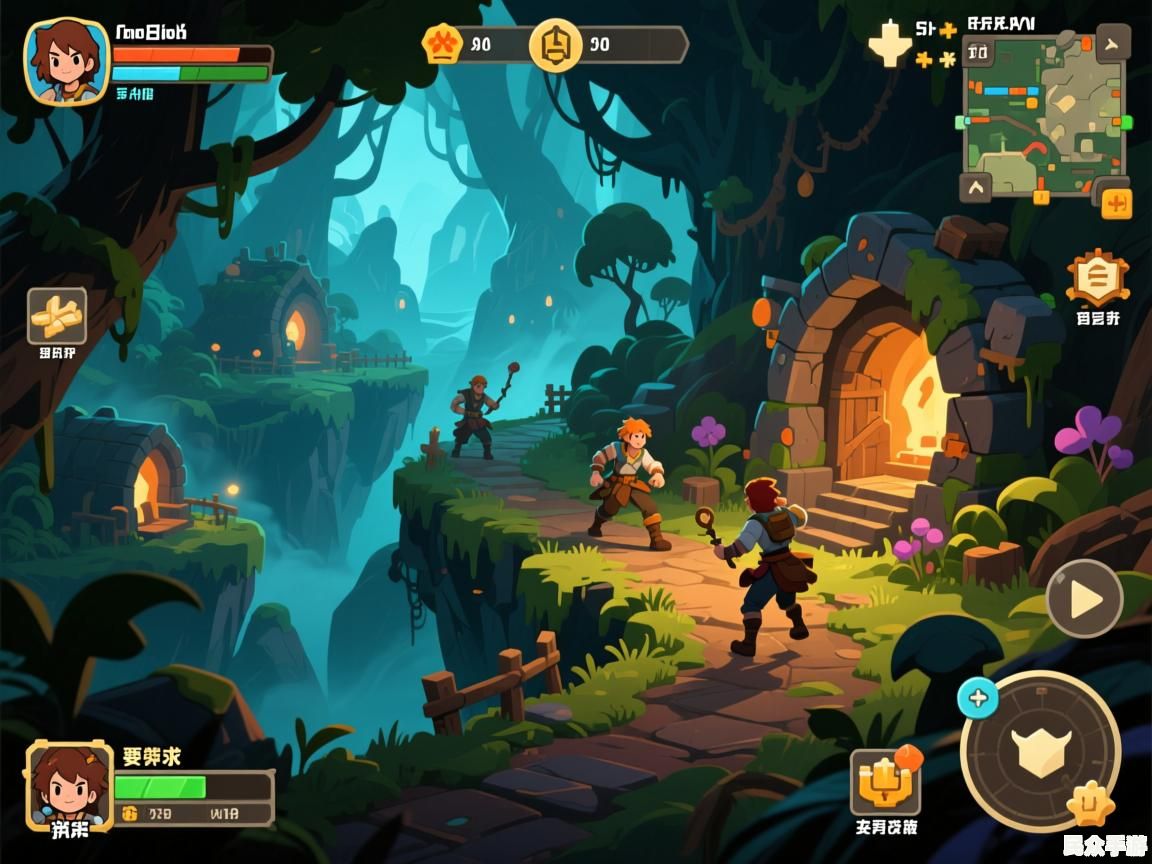Open the orange hexagon list menu icon
Screen dimensions: 1152x864
pyautogui.click(x=1097, y=278)
